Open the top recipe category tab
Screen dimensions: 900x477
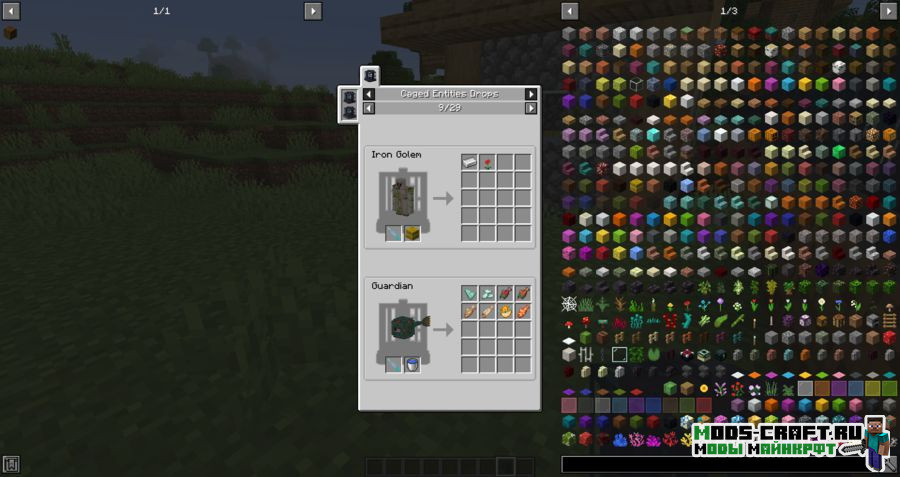pos(369,75)
